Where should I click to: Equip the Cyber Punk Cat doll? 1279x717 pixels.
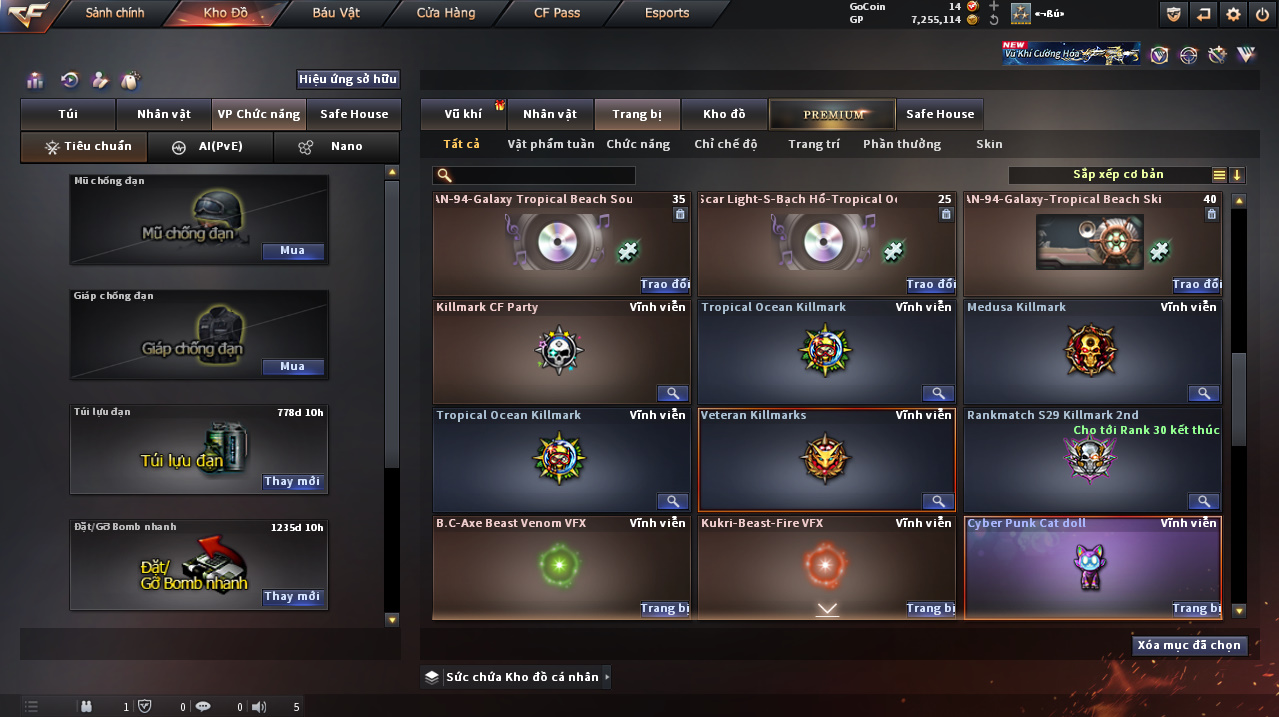[1194, 608]
